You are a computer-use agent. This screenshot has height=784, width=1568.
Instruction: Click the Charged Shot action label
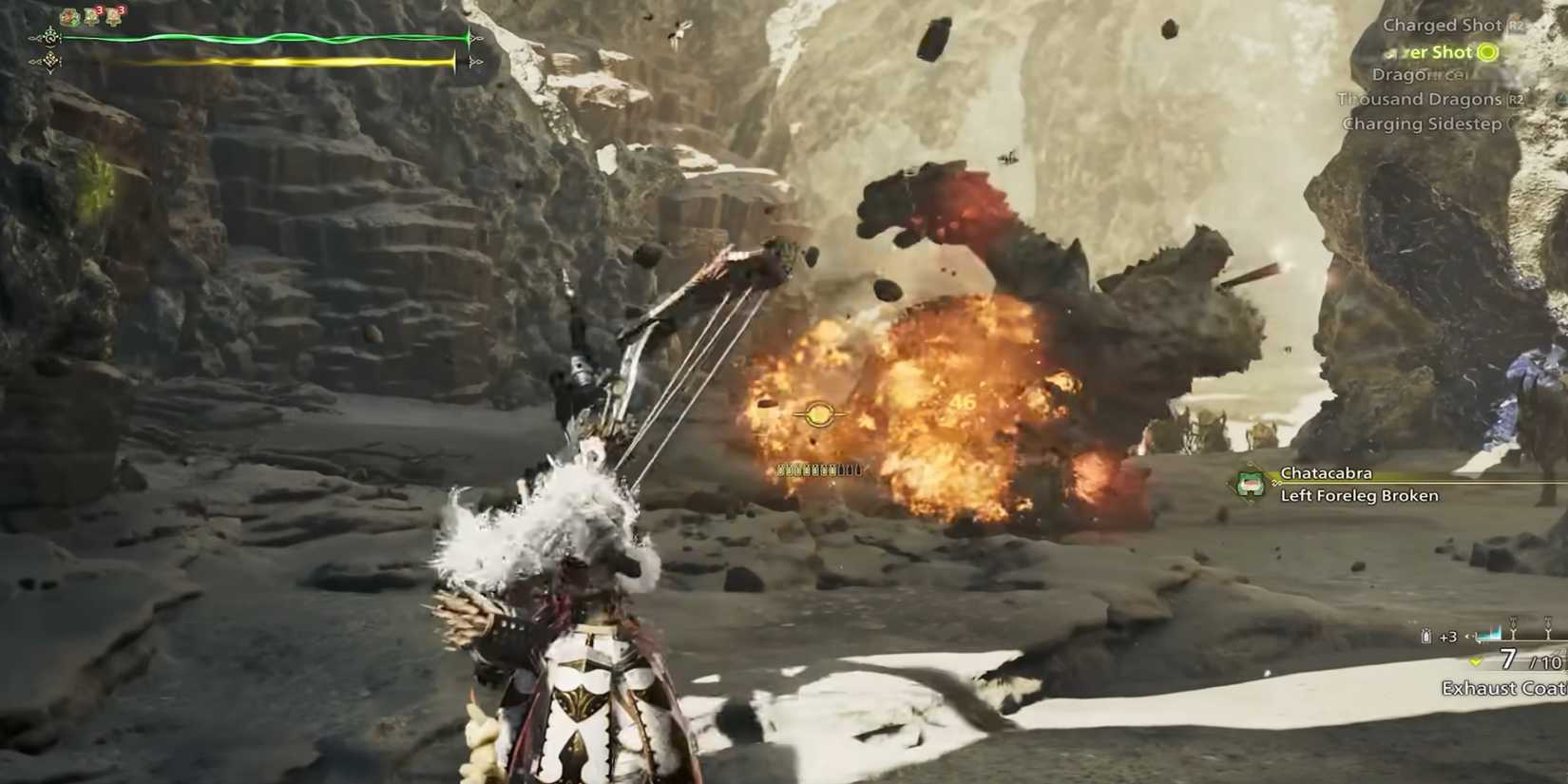click(x=1443, y=25)
